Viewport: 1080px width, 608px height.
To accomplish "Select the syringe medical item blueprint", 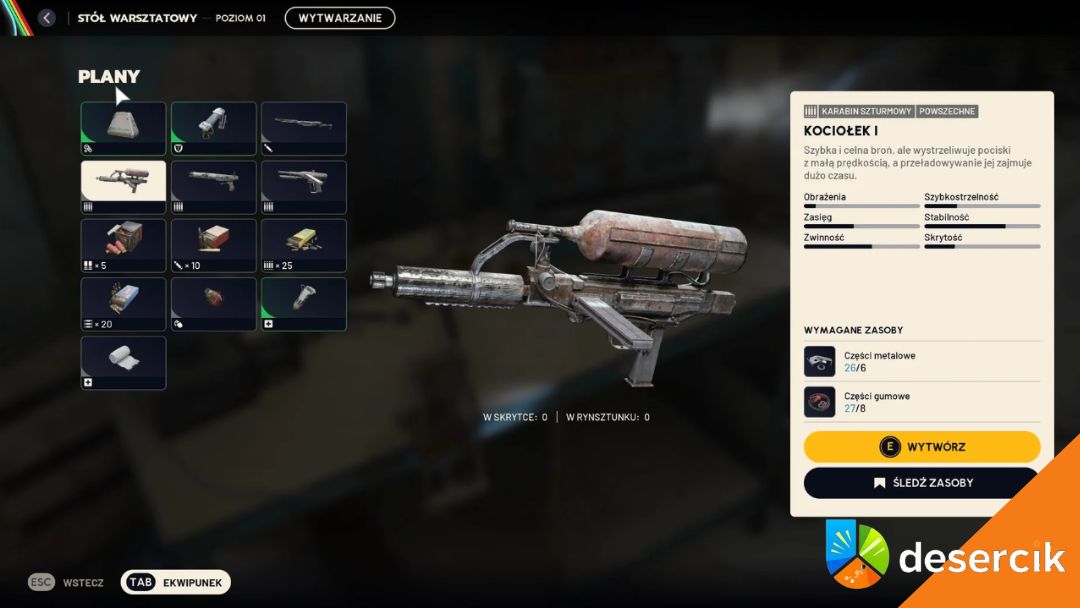I will tap(303, 304).
